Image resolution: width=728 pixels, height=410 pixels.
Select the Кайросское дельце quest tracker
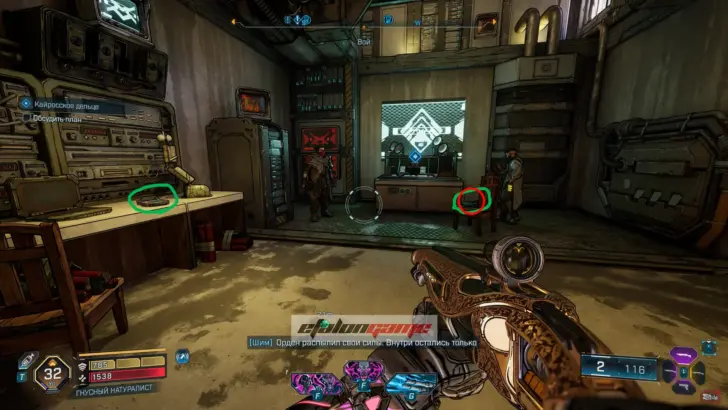click(x=65, y=105)
